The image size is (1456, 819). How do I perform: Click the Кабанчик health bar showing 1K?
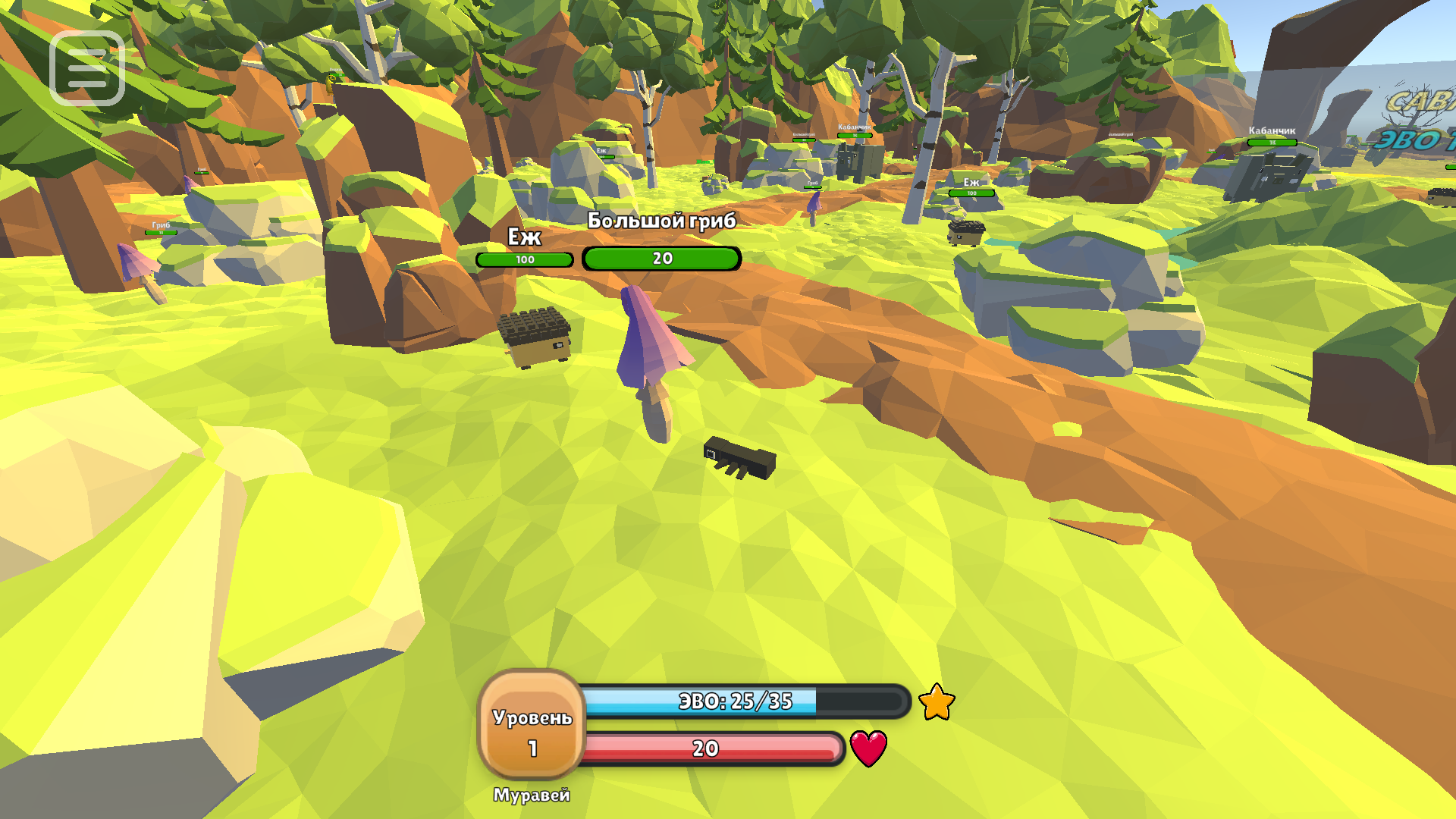pyautogui.click(x=1271, y=143)
